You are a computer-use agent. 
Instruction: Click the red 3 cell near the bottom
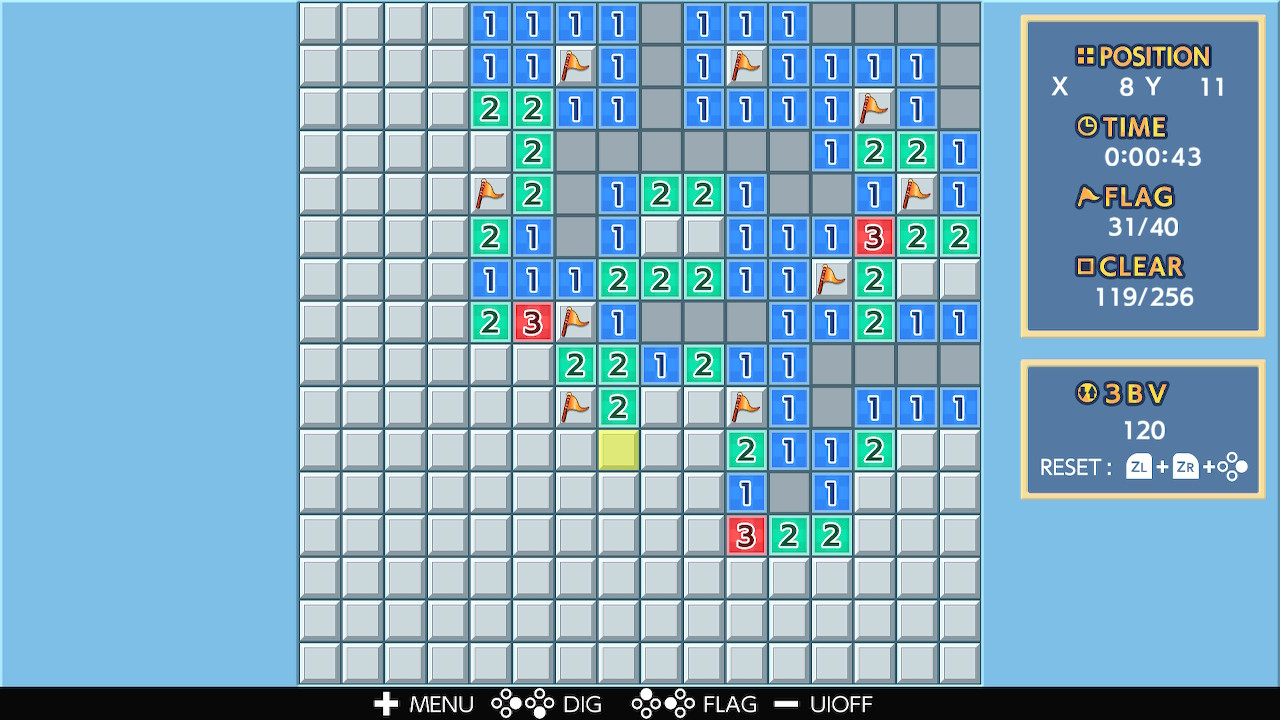745,536
